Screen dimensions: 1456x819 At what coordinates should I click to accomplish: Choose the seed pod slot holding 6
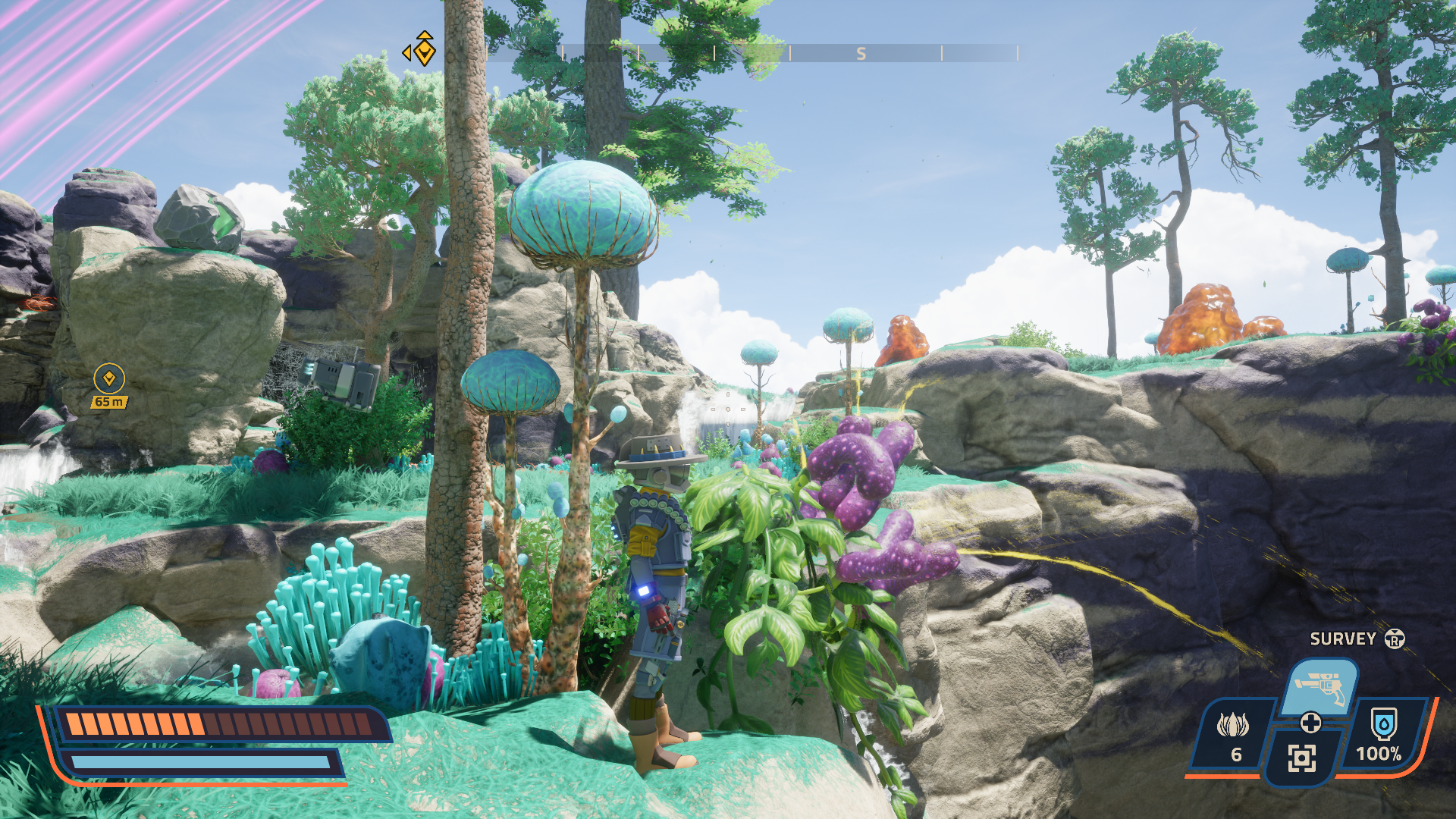coord(1233,734)
